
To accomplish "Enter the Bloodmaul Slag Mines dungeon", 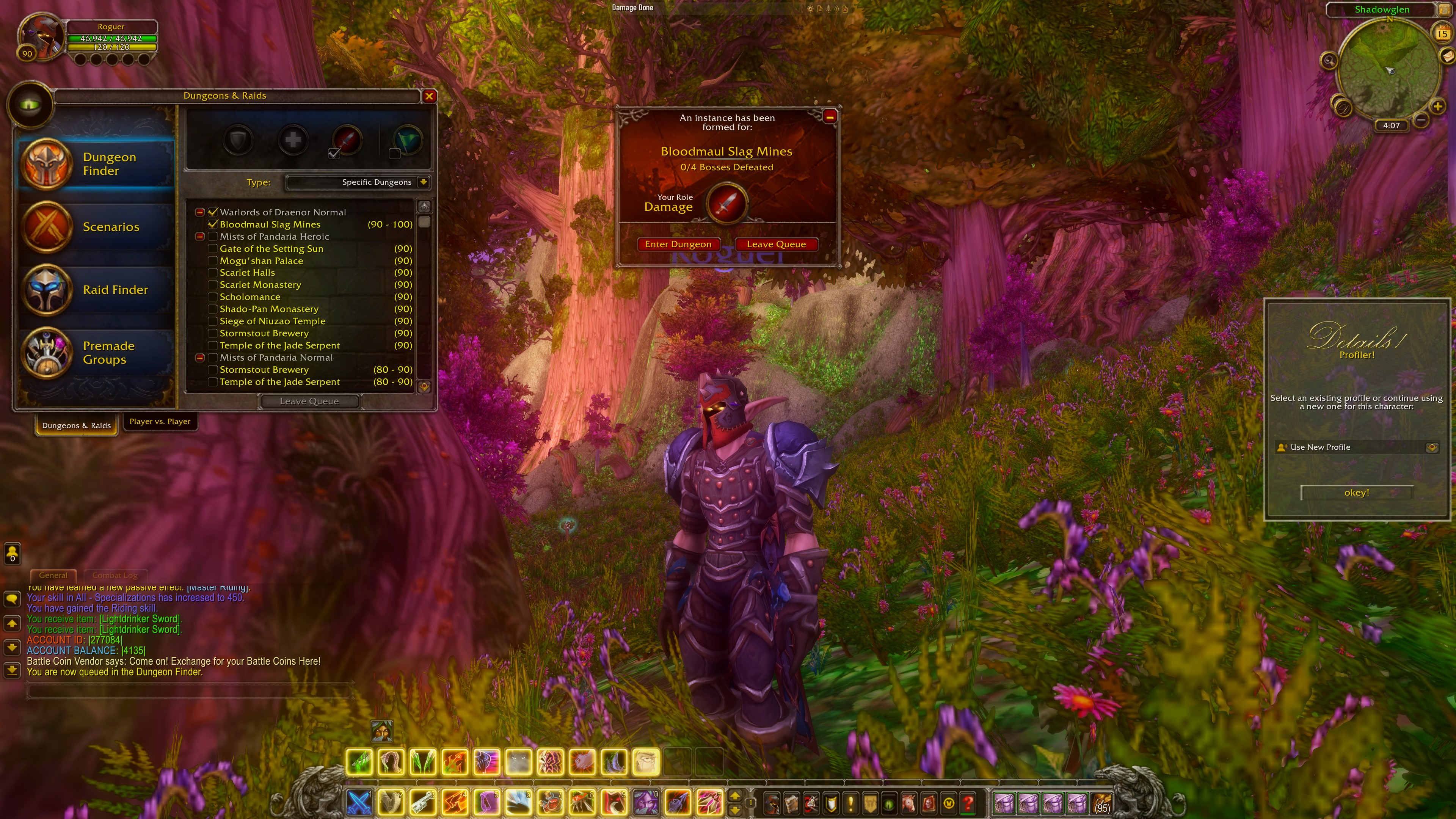I will [678, 244].
